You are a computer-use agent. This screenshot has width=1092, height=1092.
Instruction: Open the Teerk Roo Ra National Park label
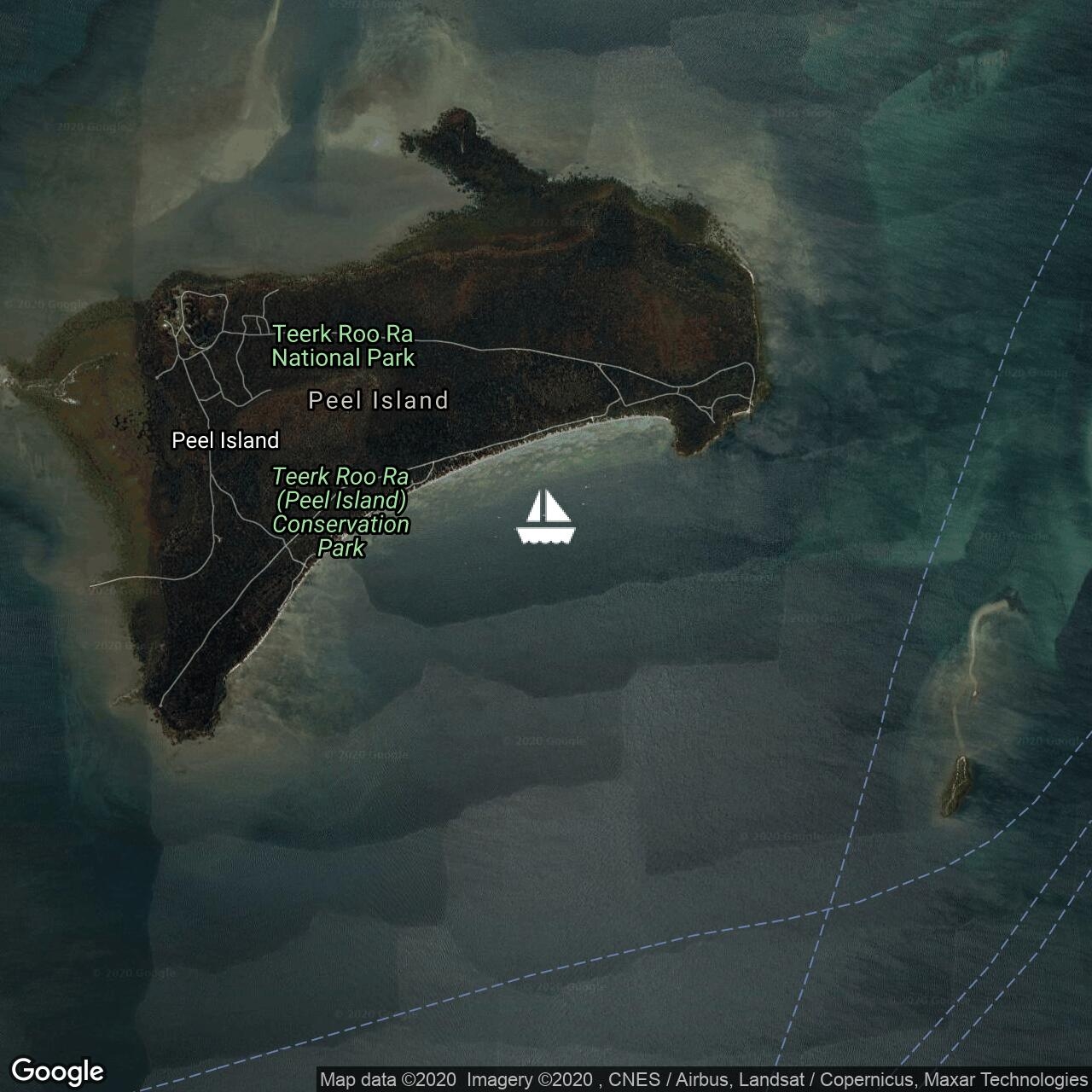click(343, 346)
